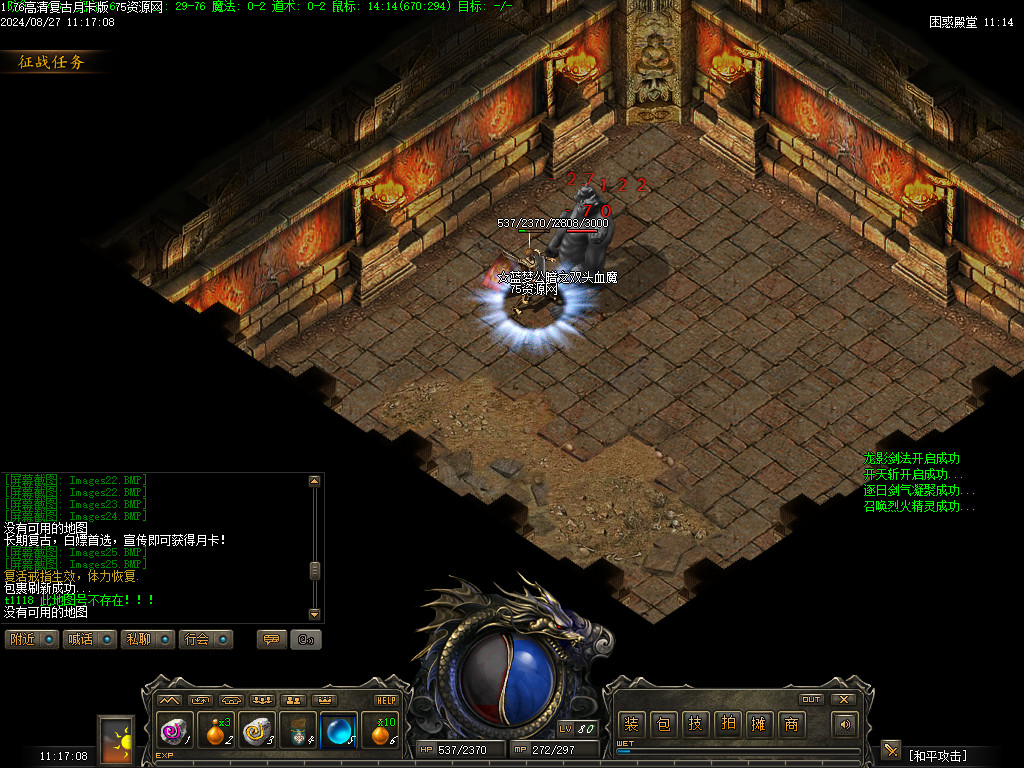1024x768 pixels.
Task: Use the gold spiral scroll in slot 3
Action: [257, 731]
